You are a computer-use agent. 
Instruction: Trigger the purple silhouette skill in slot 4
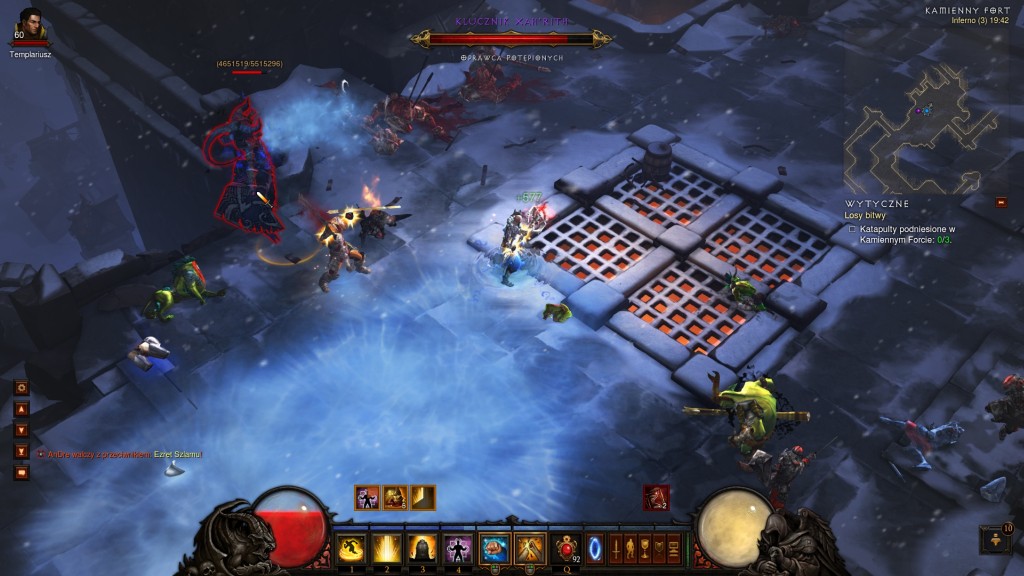pos(458,548)
